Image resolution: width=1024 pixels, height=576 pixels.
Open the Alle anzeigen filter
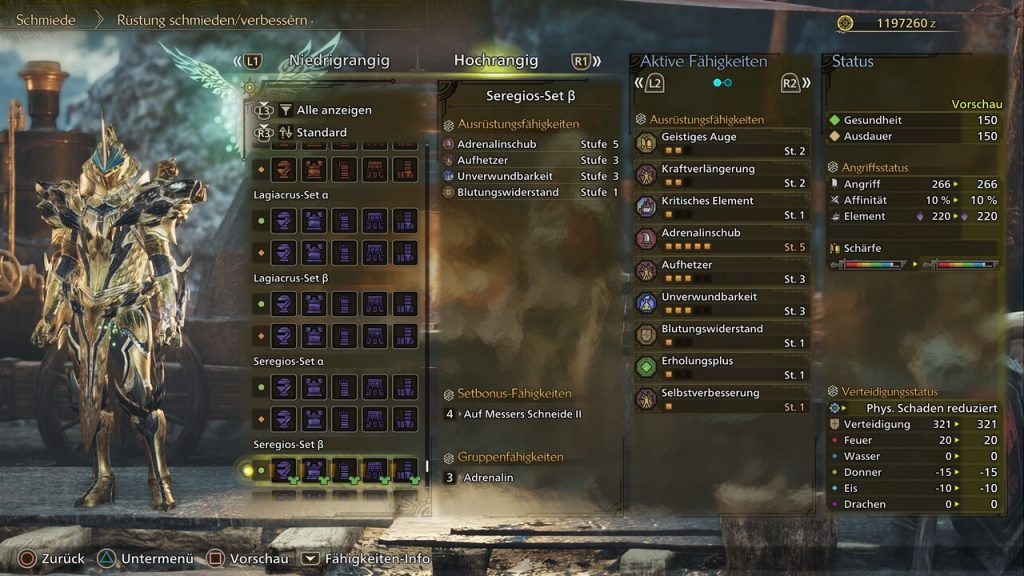[333, 110]
